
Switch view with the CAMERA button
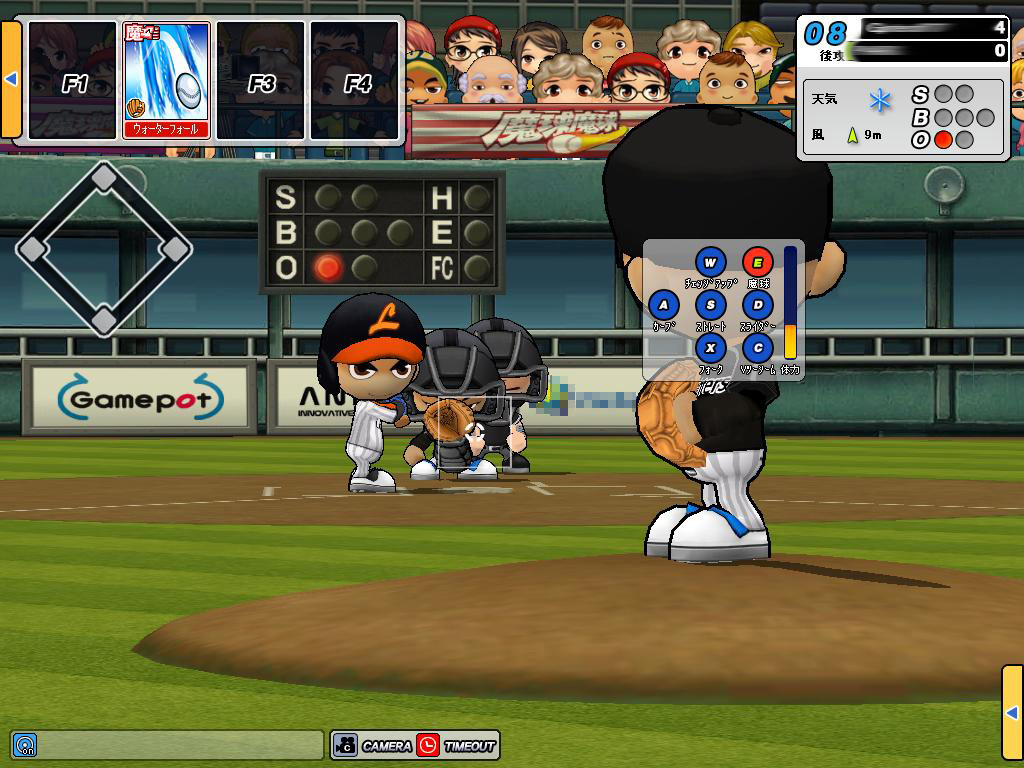pos(374,745)
